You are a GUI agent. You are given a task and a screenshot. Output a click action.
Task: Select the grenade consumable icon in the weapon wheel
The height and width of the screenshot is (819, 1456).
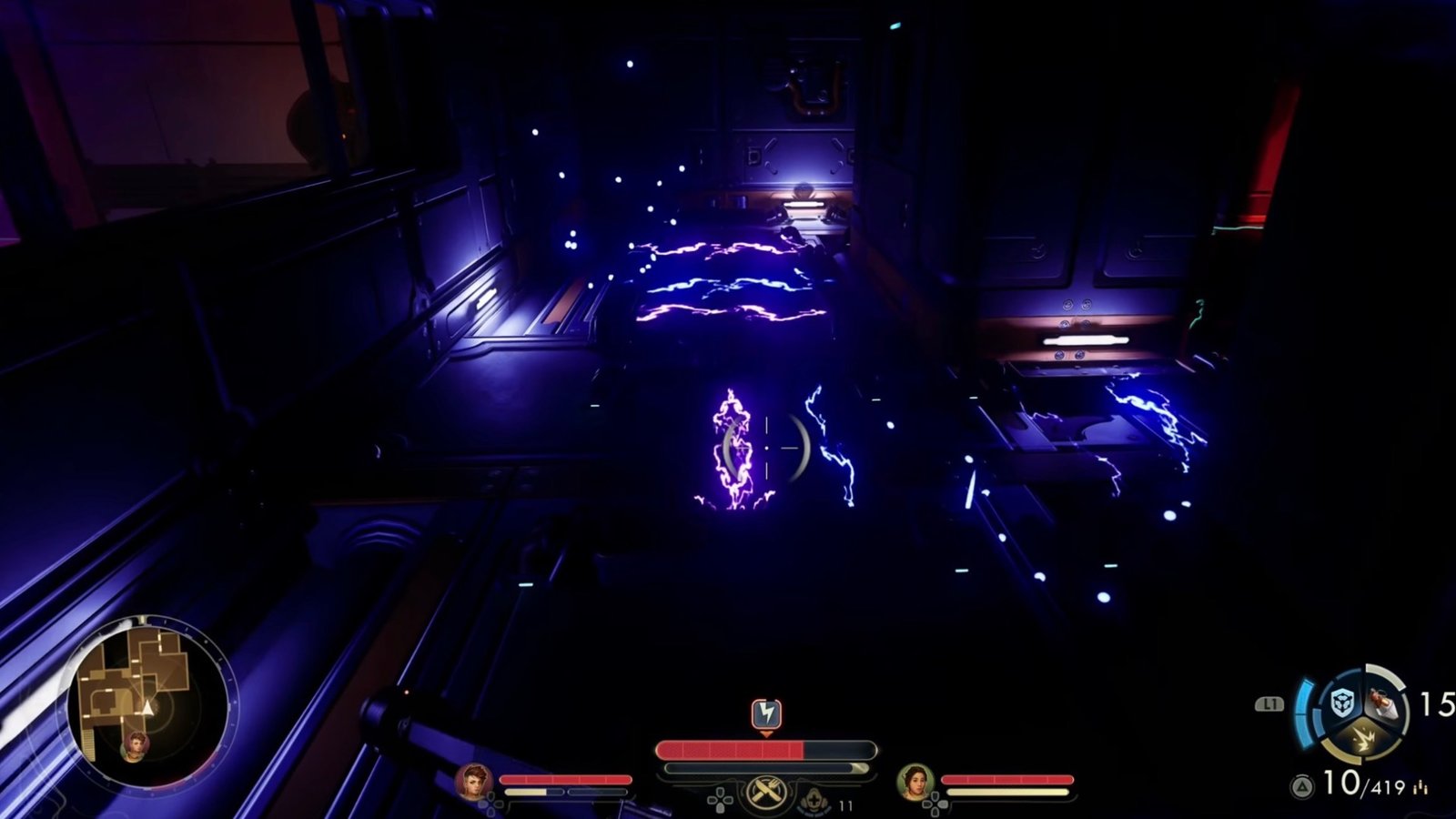tap(1382, 704)
